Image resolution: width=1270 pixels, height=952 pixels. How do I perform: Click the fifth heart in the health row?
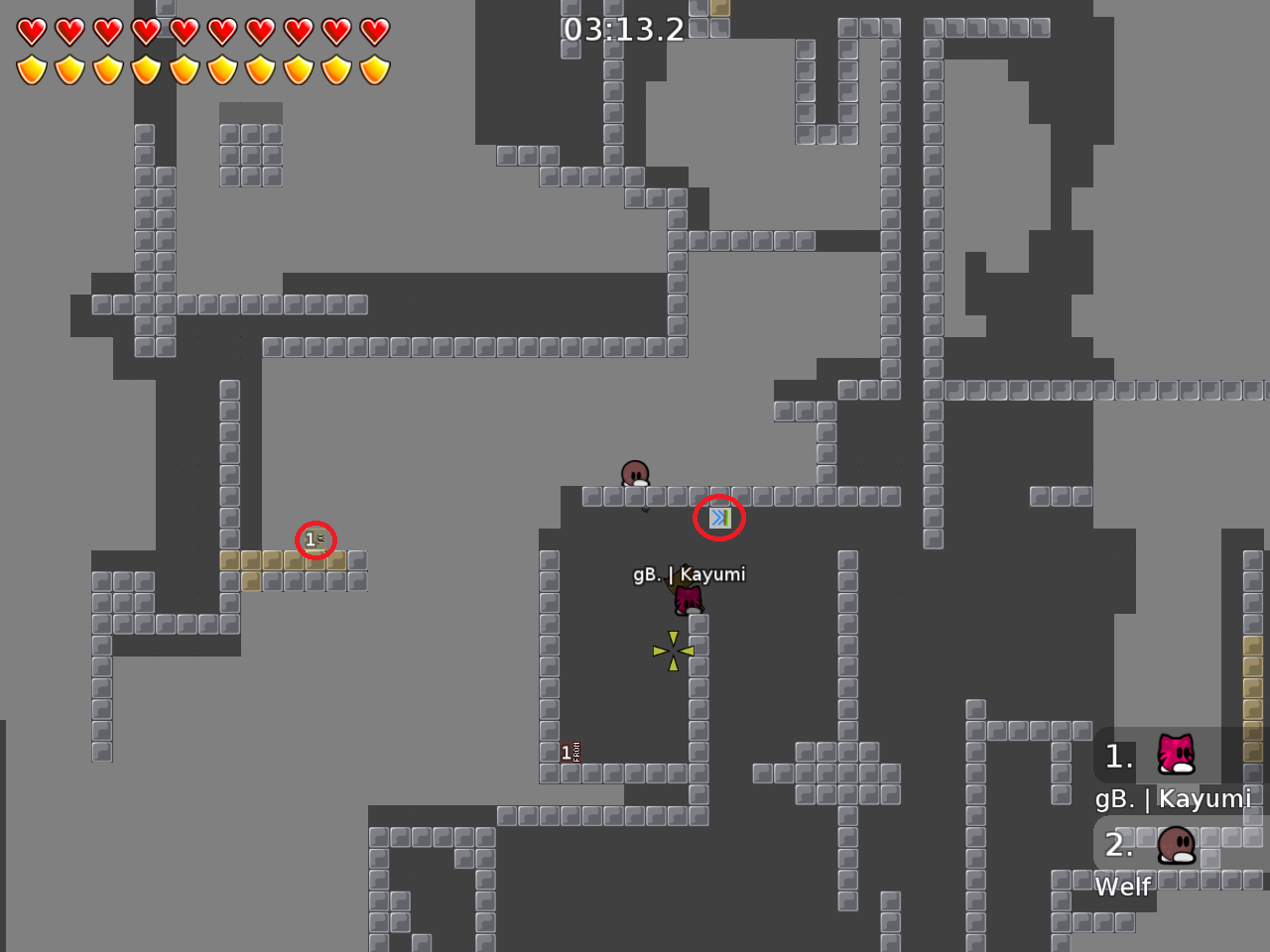tap(183, 31)
